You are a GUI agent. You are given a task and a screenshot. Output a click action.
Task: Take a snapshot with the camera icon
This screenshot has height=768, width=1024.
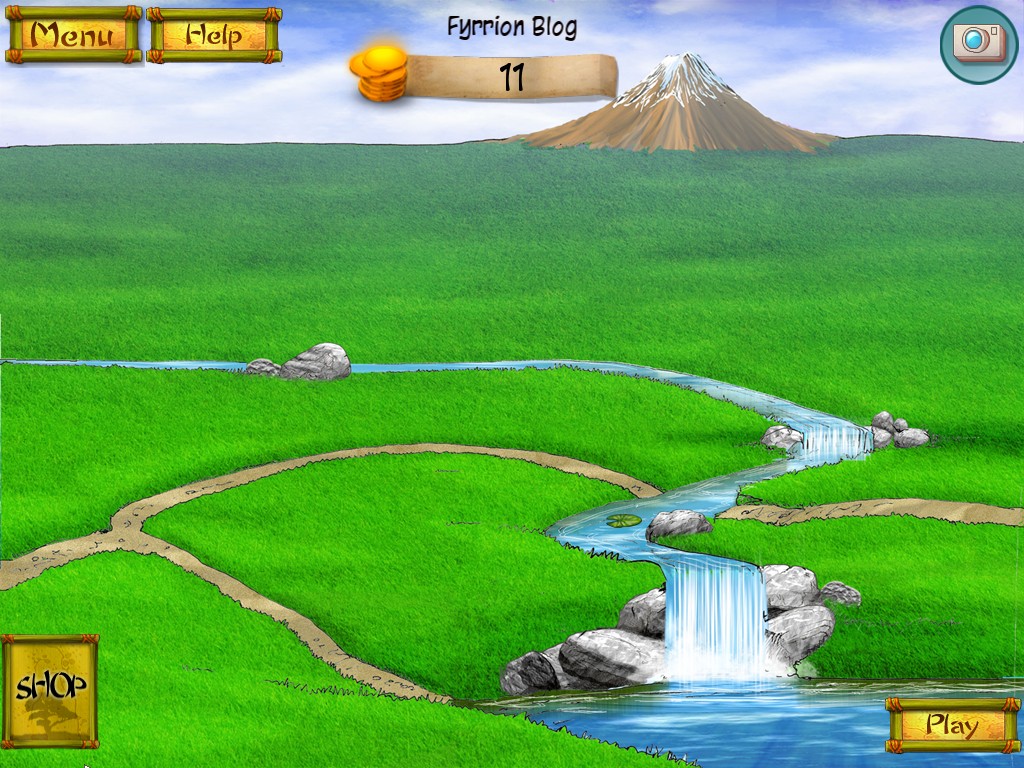[x=978, y=44]
